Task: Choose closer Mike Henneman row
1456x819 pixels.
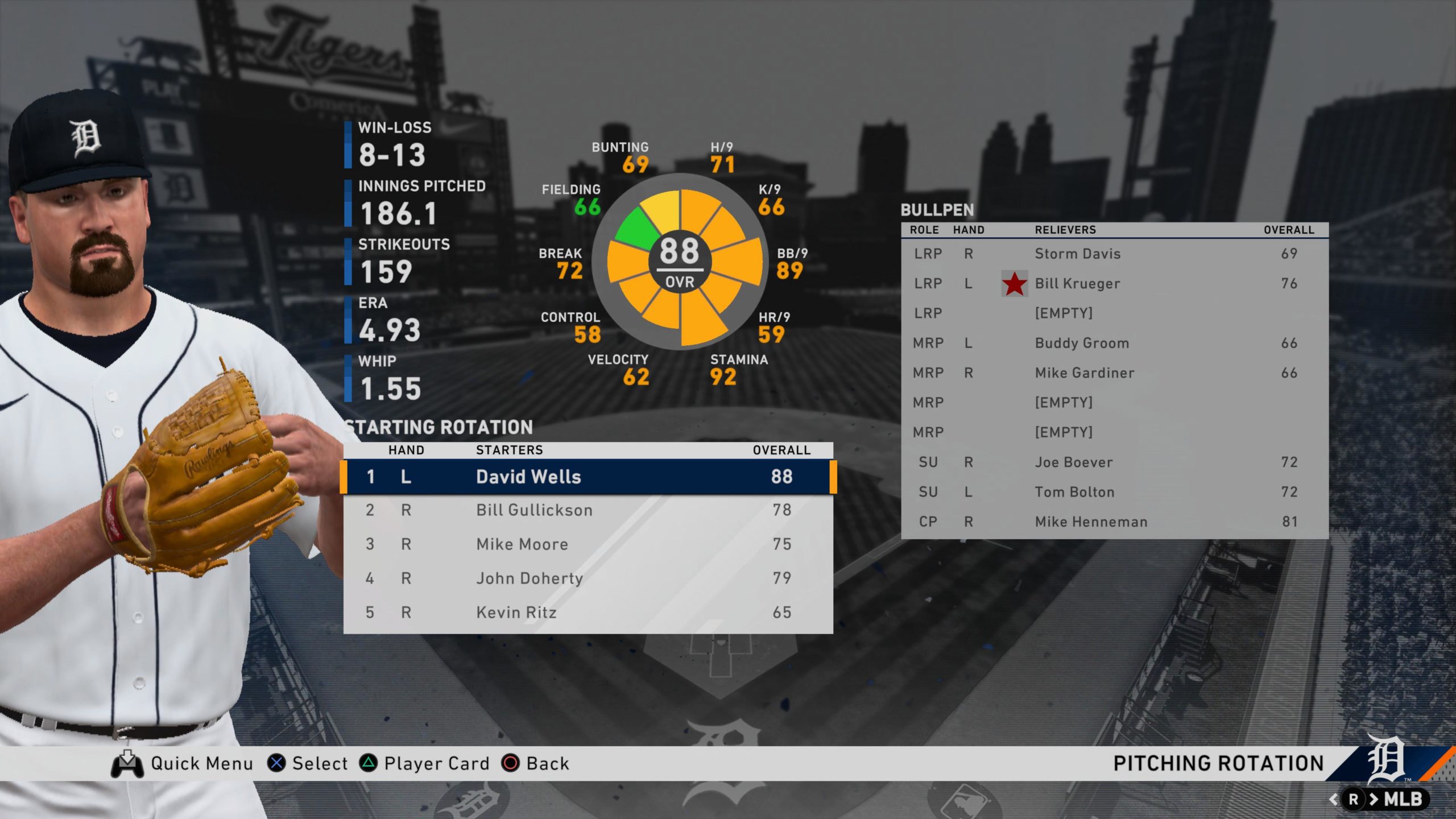Action: 1114,522
